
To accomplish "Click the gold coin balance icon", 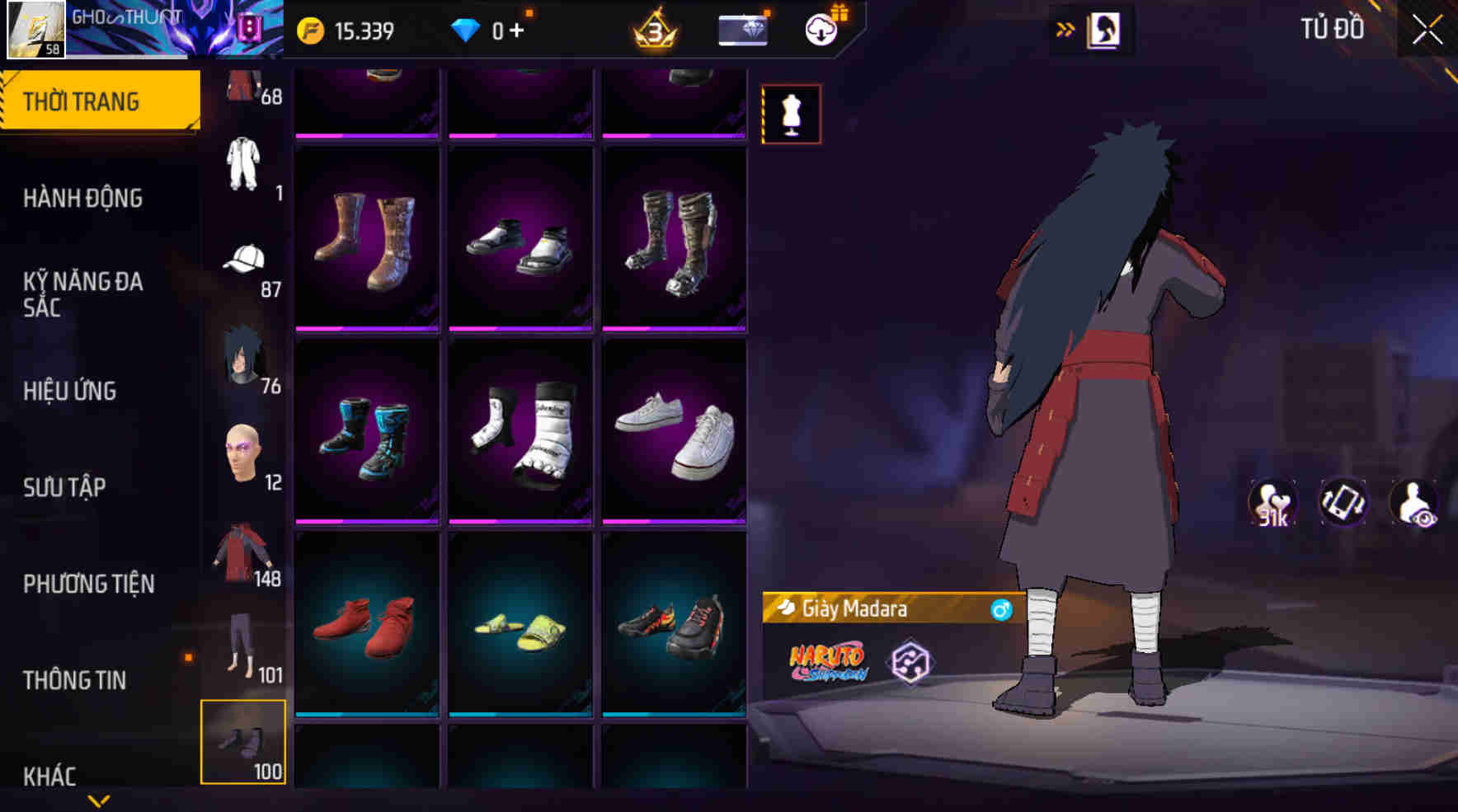I will pos(309,30).
